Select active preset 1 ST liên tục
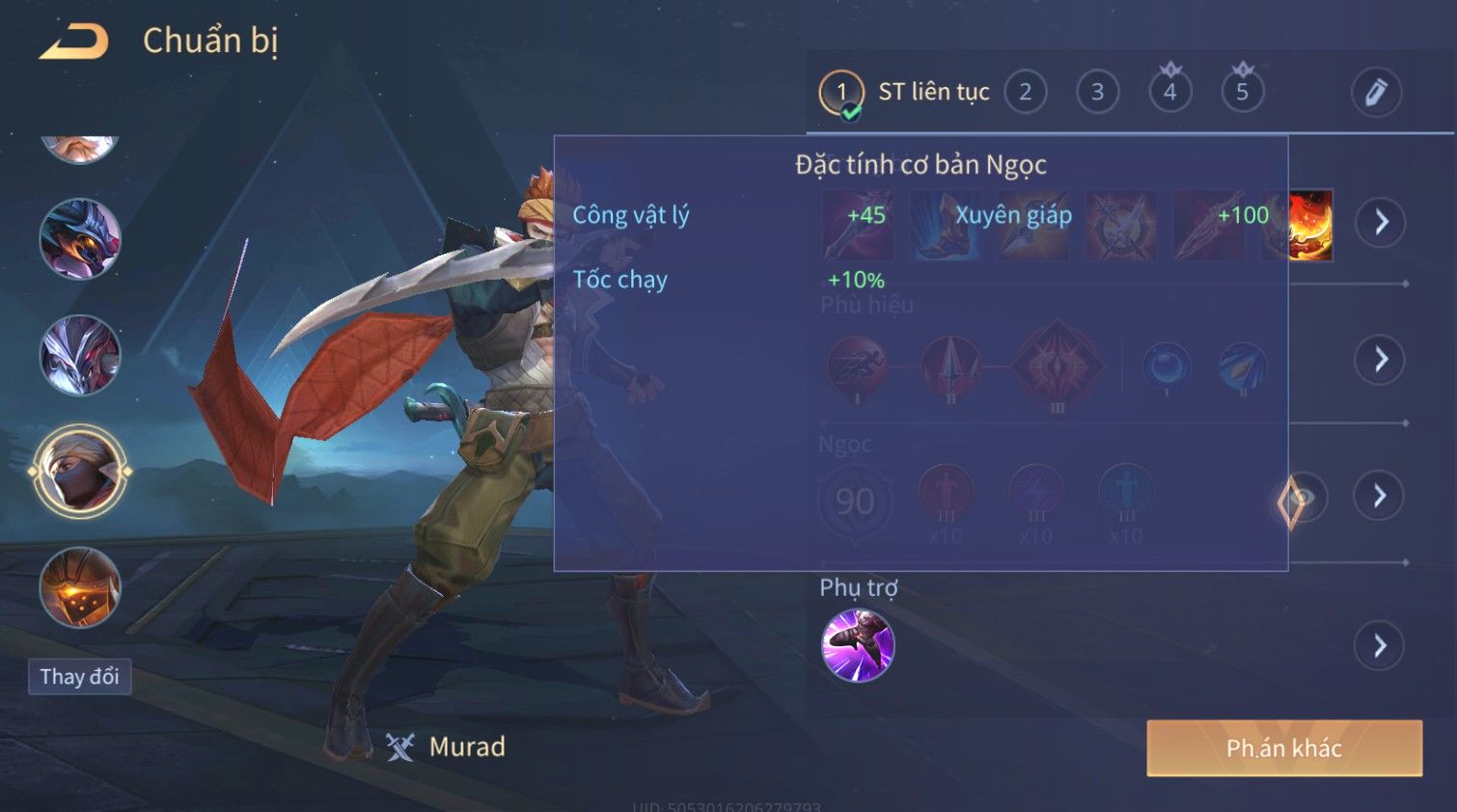The image size is (1457, 812). click(841, 93)
